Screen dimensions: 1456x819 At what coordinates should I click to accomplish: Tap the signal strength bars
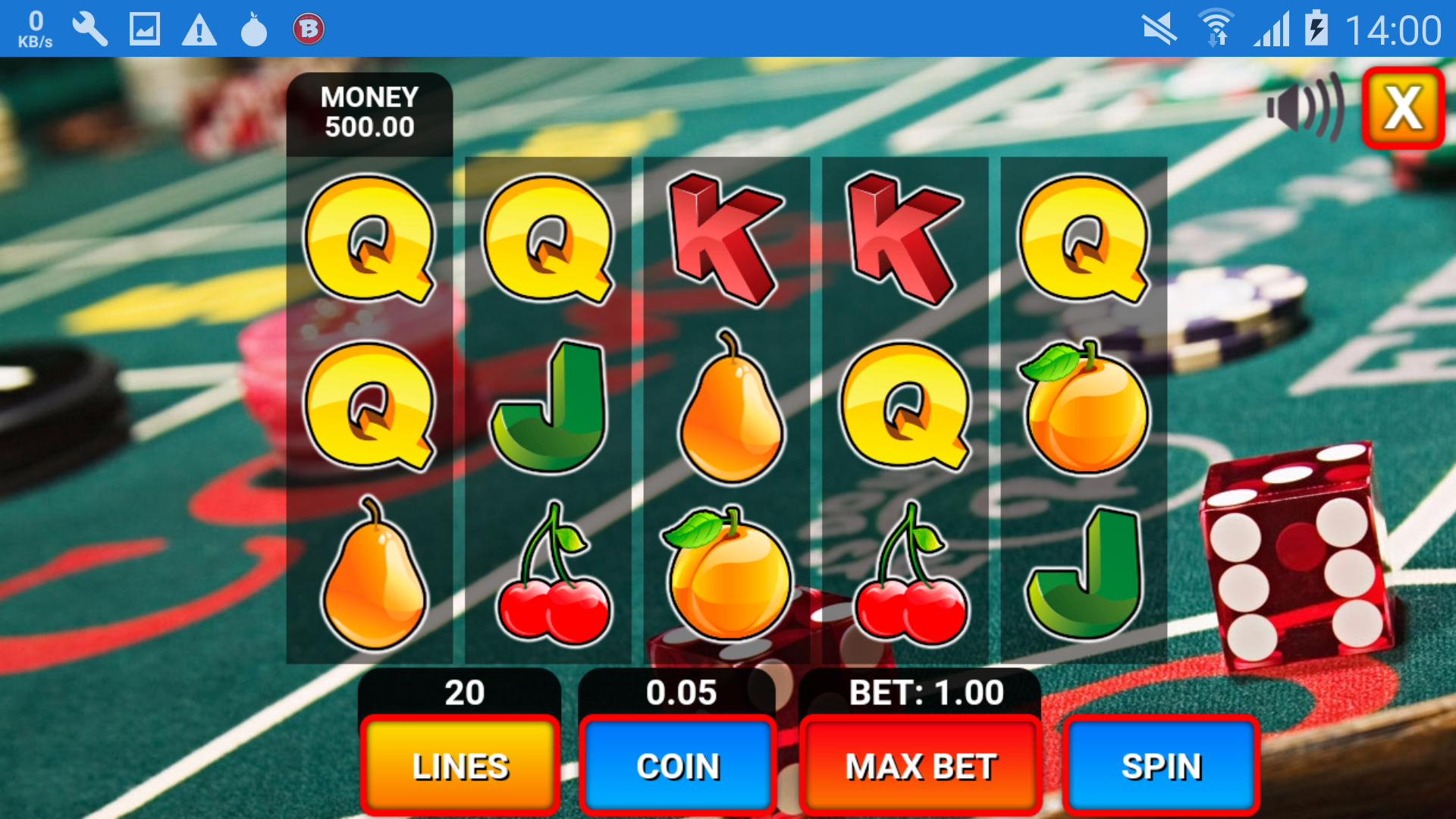[1271, 29]
